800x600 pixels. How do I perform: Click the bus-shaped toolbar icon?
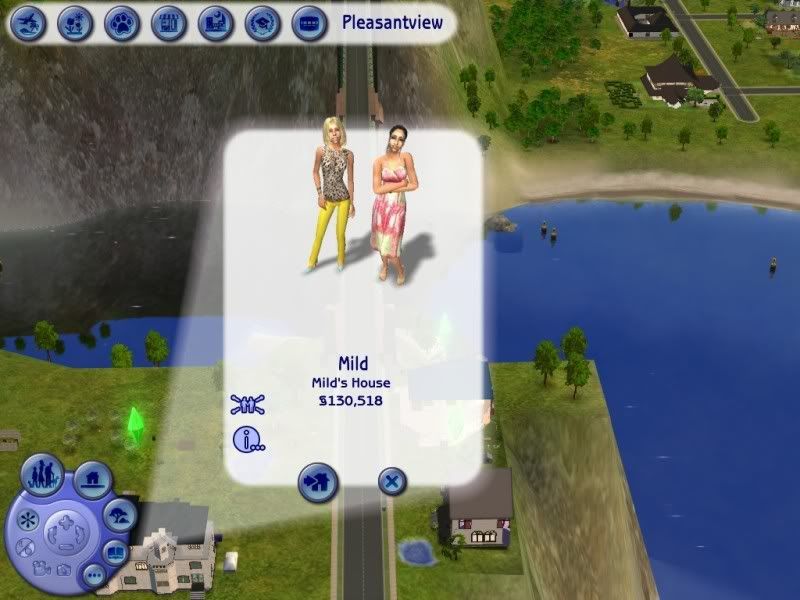click(x=309, y=22)
